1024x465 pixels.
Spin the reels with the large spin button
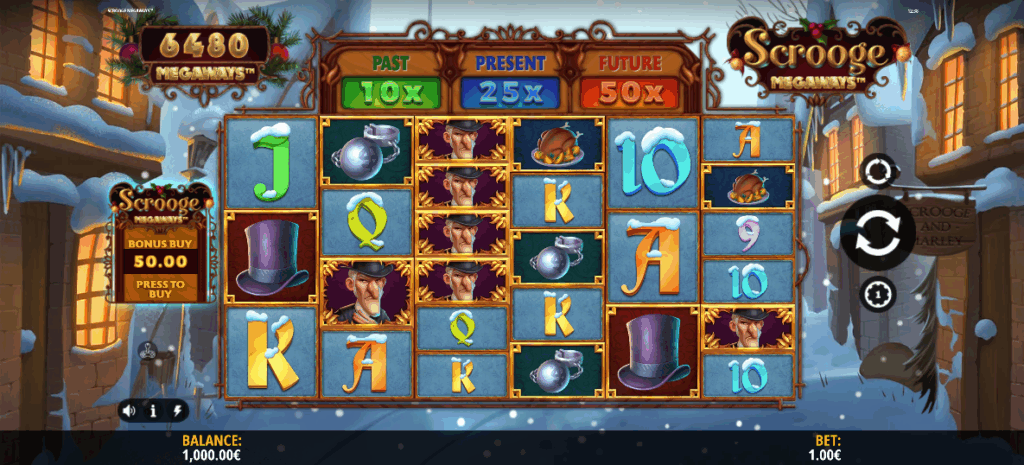877,232
